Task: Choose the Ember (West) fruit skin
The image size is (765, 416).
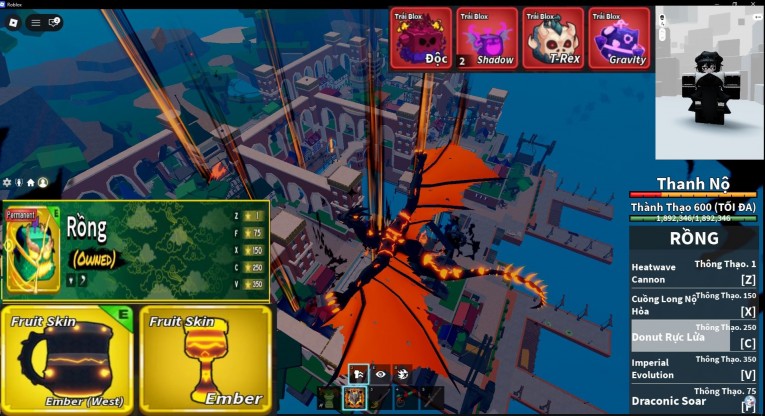Action: tap(67, 360)
